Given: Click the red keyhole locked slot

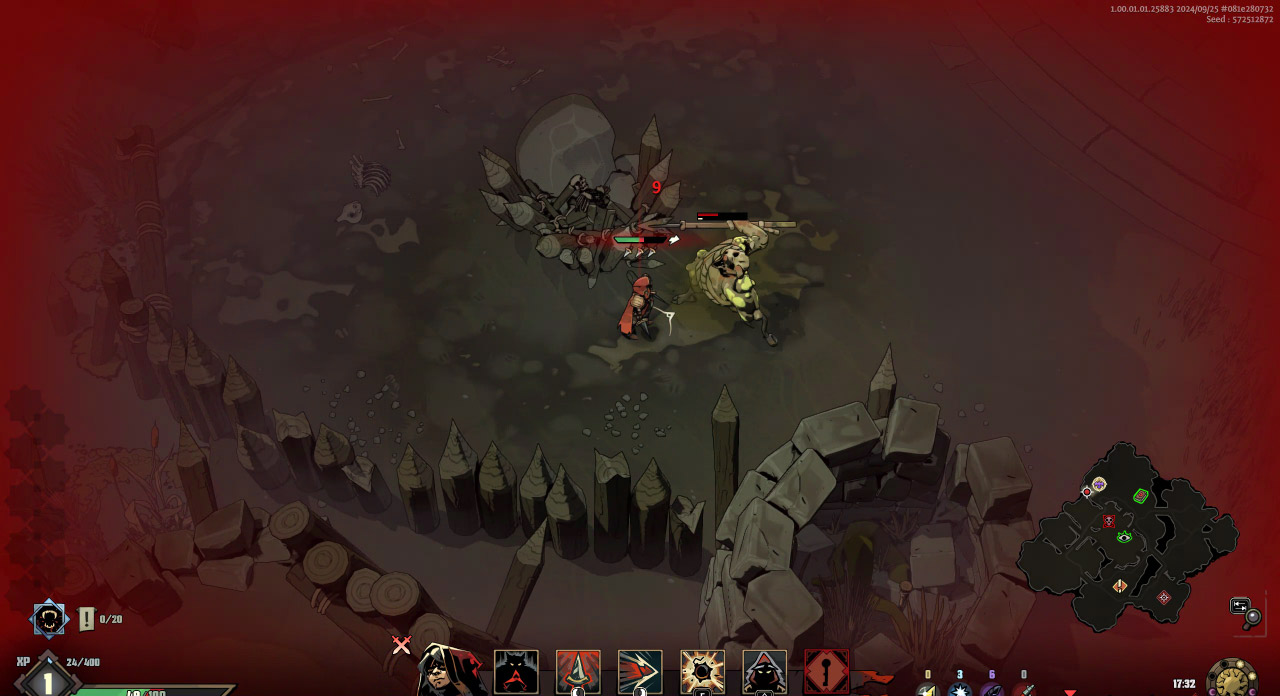Looking at the screenshot, I should pos(826,672).
